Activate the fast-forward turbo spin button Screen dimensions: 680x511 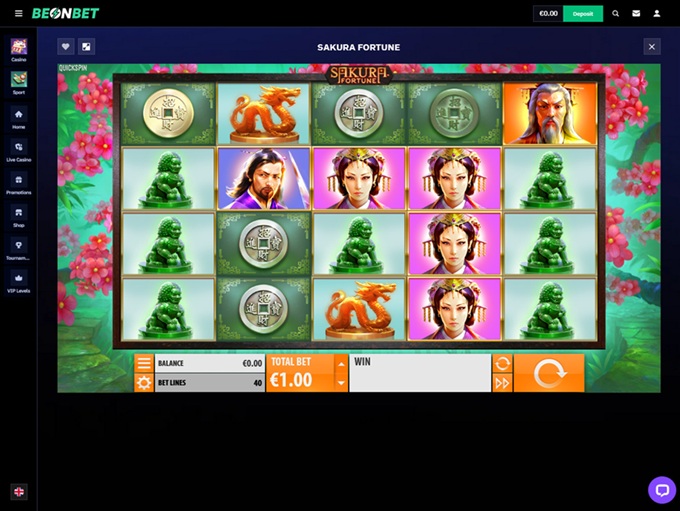pyautogui.click(x=502, y=382)
